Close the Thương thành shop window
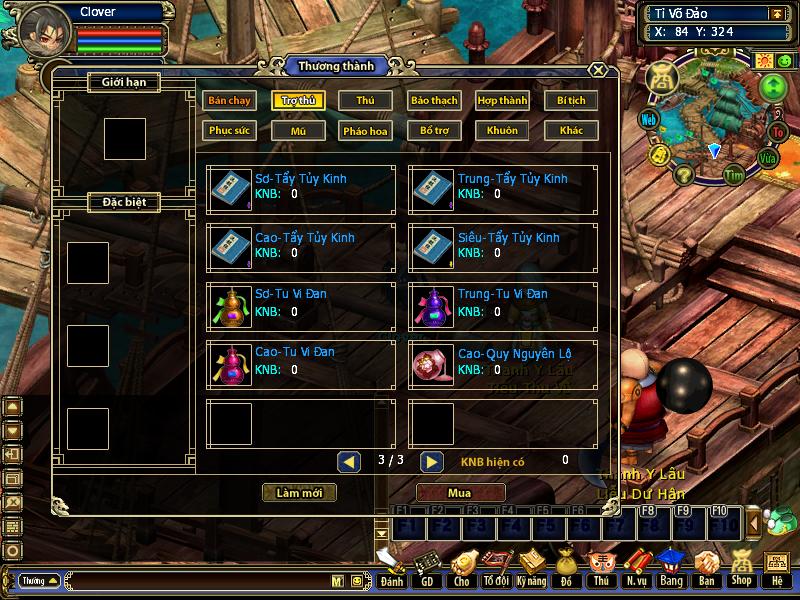The height and width of the screenshot is (600, 800). tap(597, 70)
